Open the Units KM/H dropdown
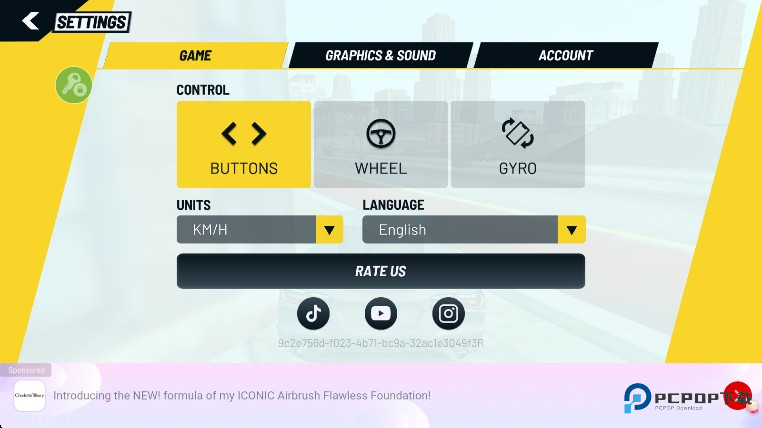This screenshot has width=762, height=428. tap(260, 230)
